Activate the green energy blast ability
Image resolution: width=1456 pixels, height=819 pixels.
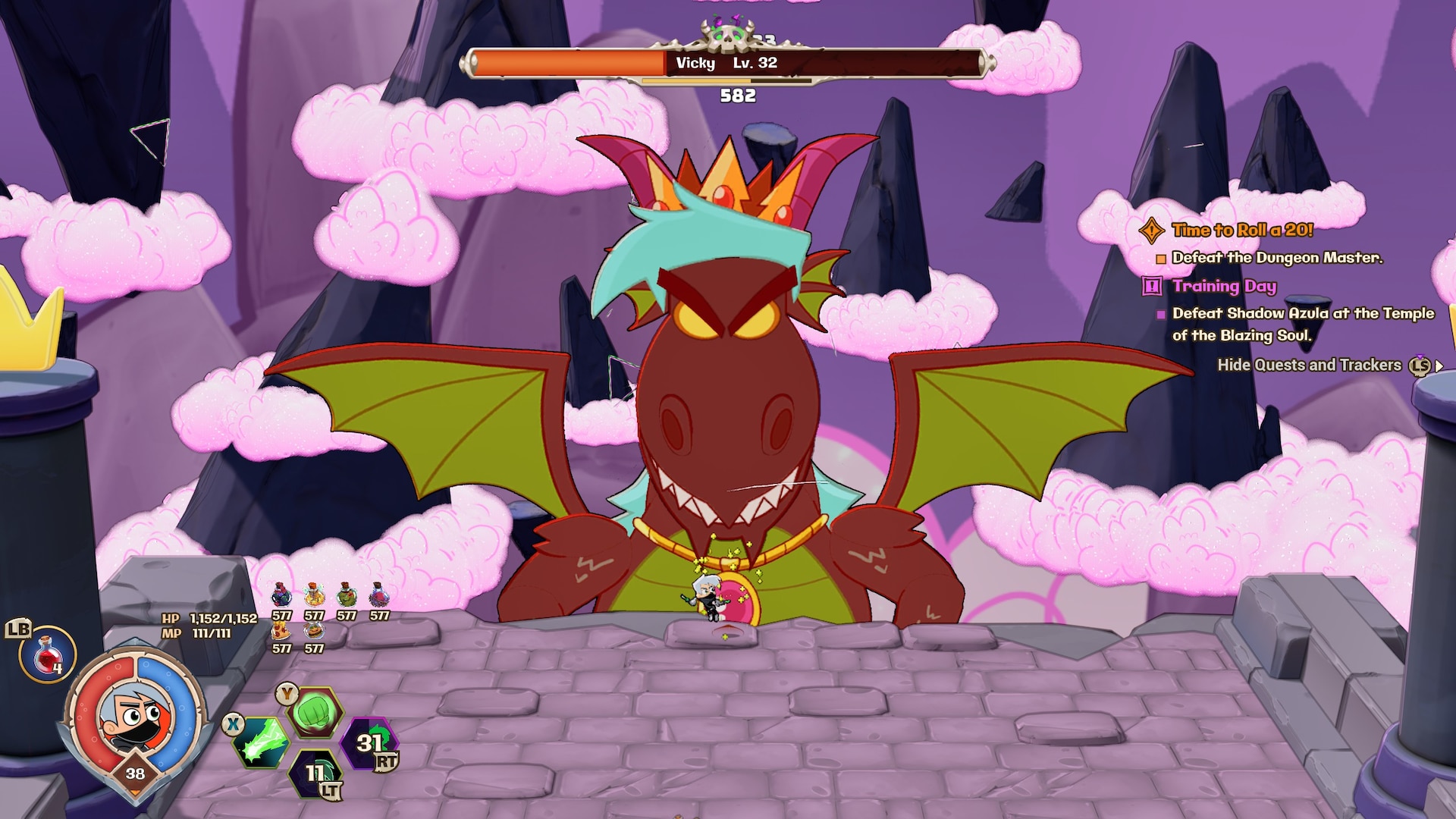click(262, 742)
